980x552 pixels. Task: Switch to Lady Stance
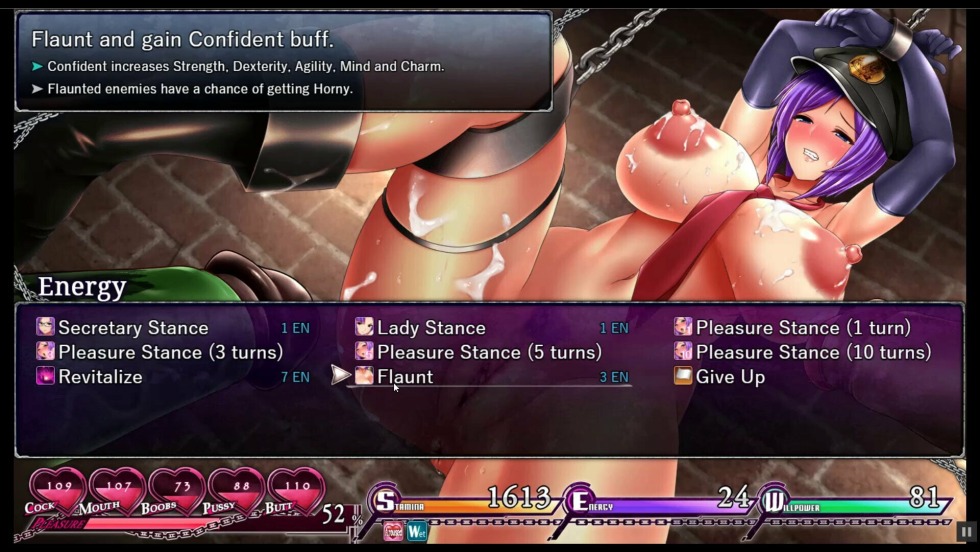pyautogui.click(x=431, y=328)
